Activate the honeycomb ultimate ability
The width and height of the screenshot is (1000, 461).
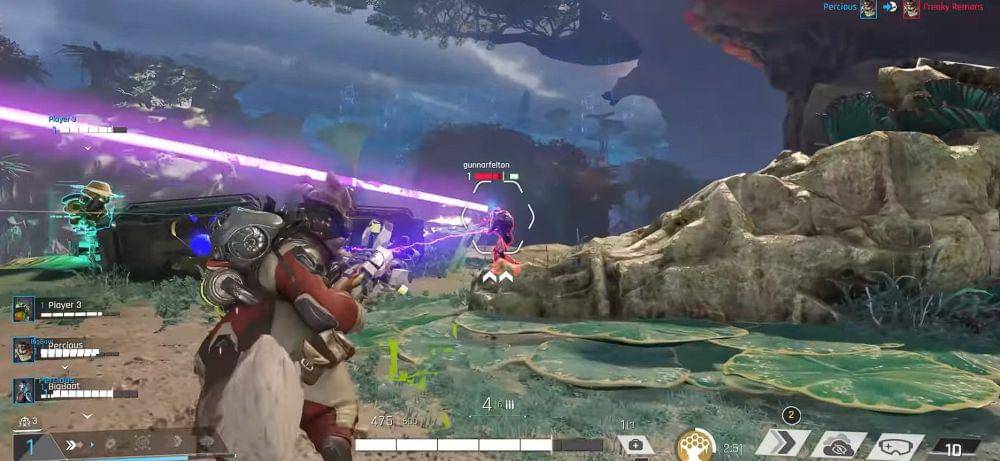(x=693, y=443)
